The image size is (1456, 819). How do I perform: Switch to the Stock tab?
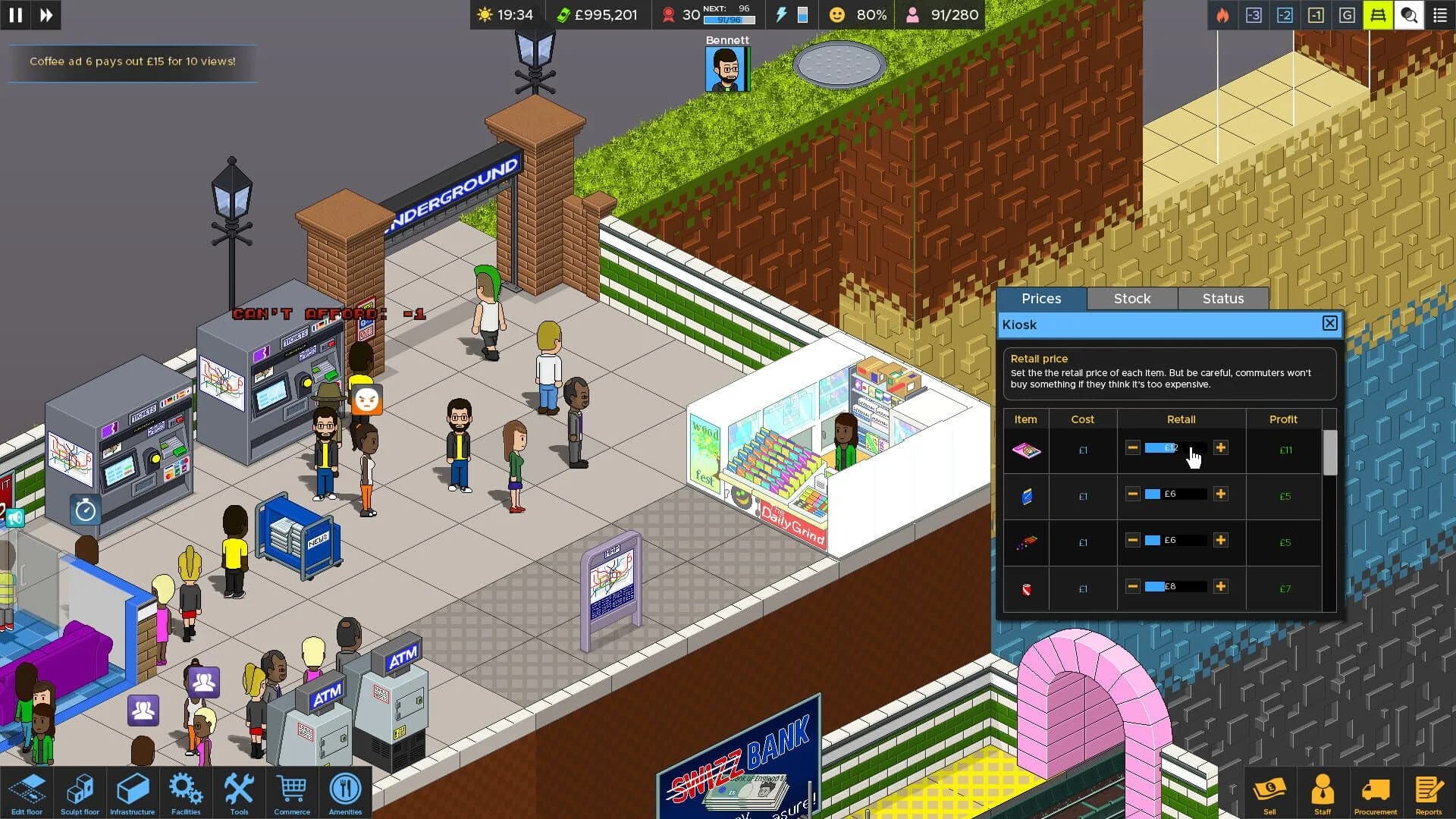click(1131, 298)
